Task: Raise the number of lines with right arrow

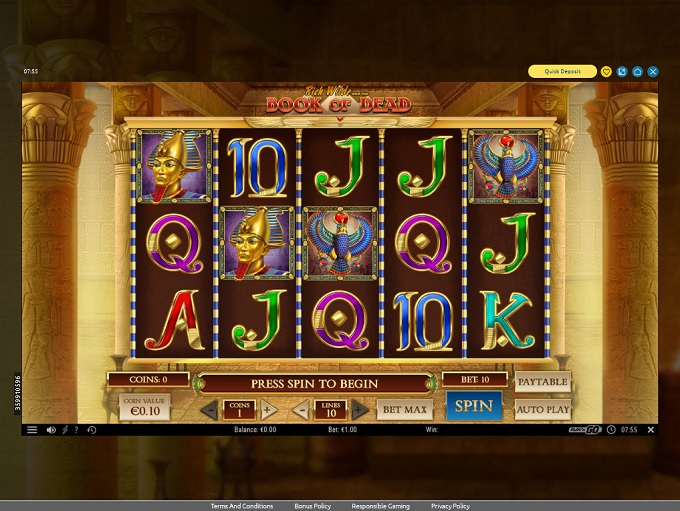Action: coord(360,410)
